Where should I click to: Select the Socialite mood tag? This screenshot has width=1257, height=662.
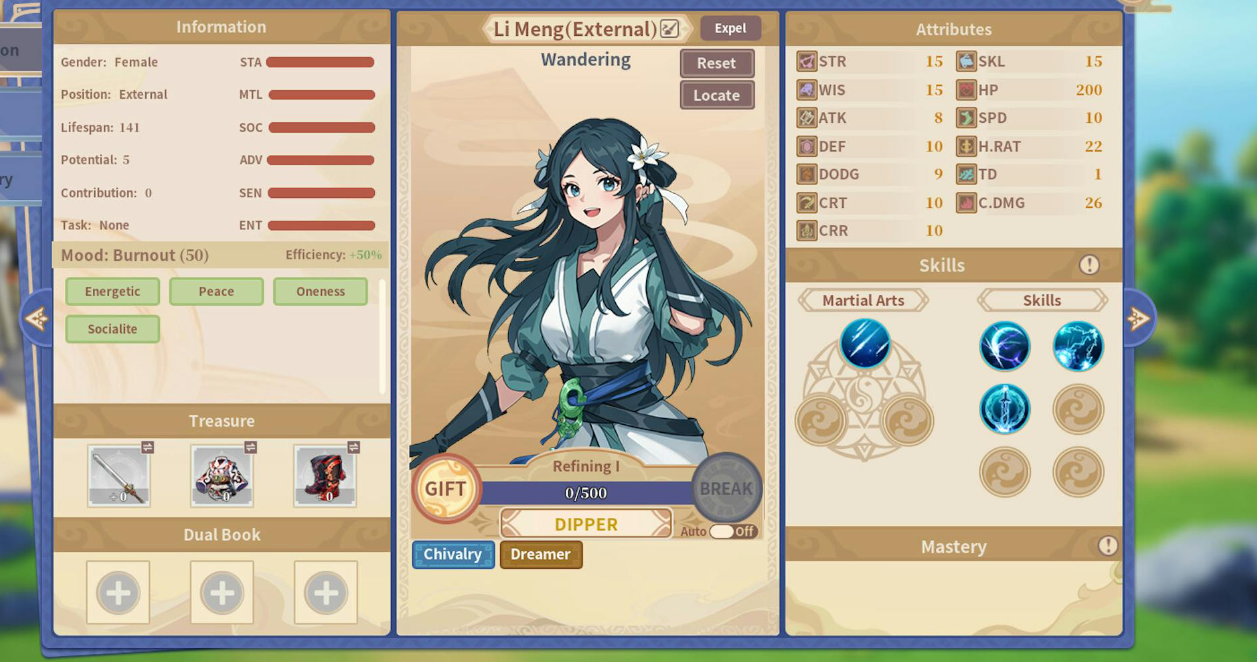tap(113, 329)
